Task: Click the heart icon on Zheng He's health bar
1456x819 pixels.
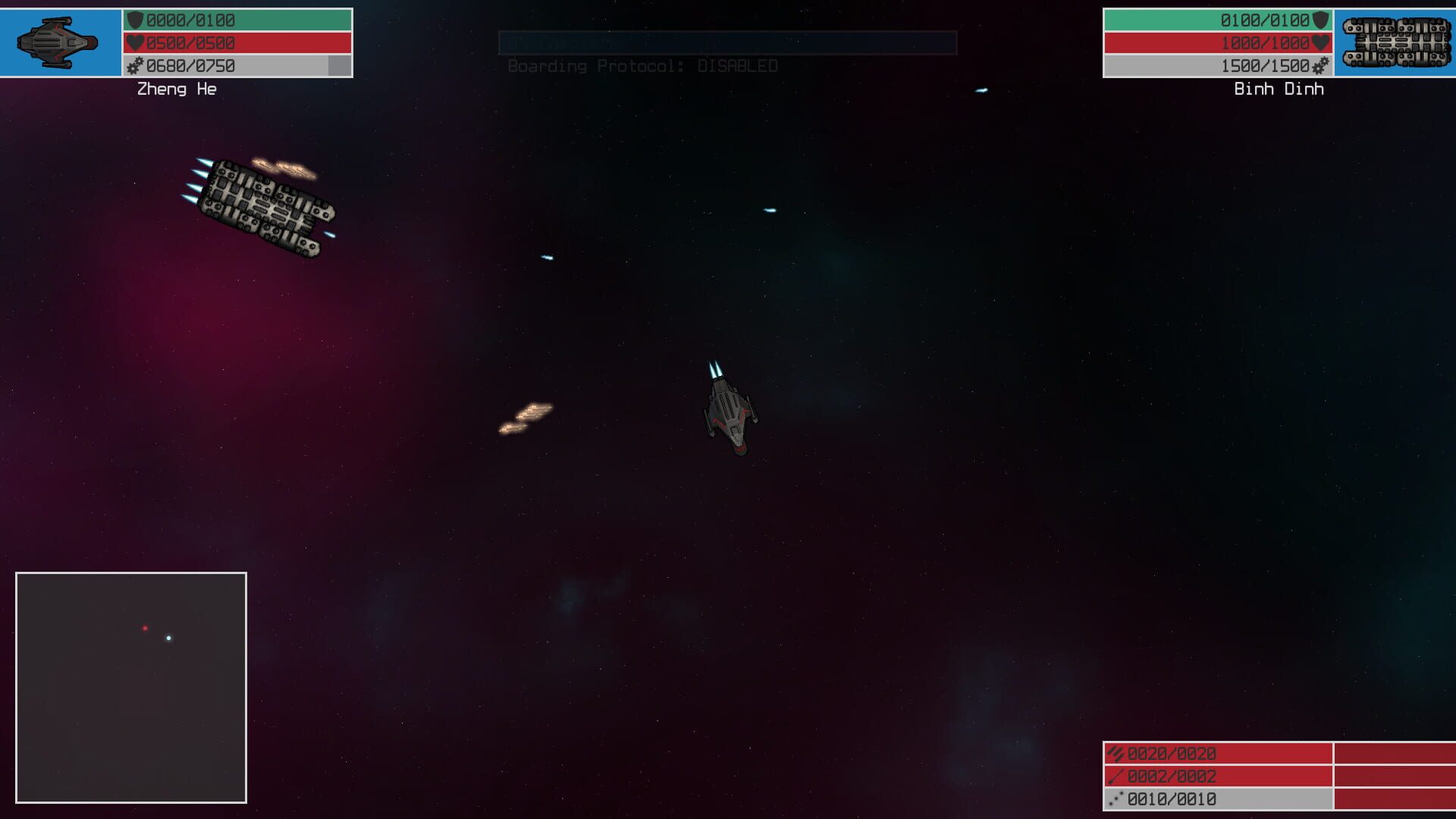Action: point(136,43)
